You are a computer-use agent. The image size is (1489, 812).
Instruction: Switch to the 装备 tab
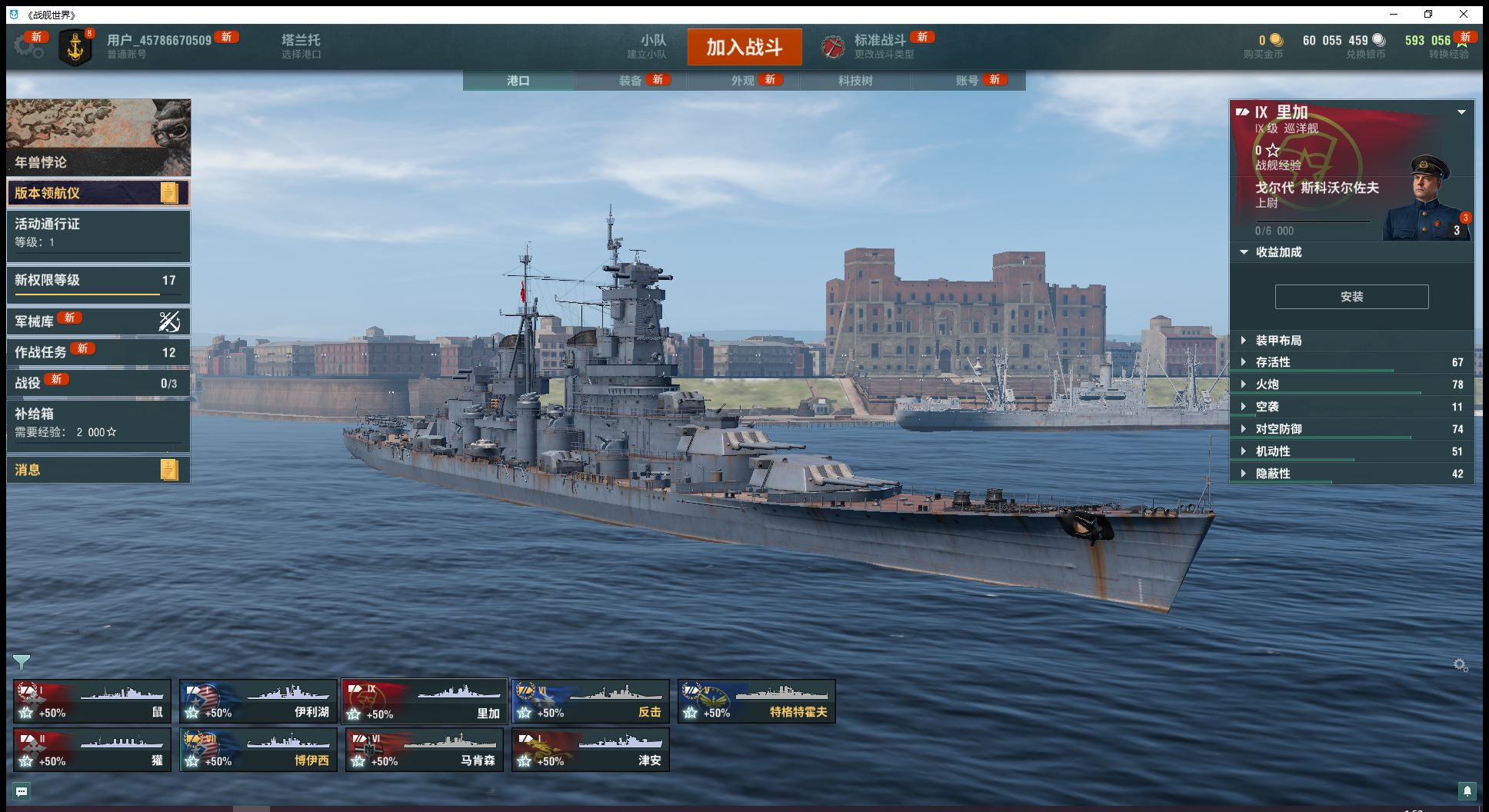(x=631, y=81)
